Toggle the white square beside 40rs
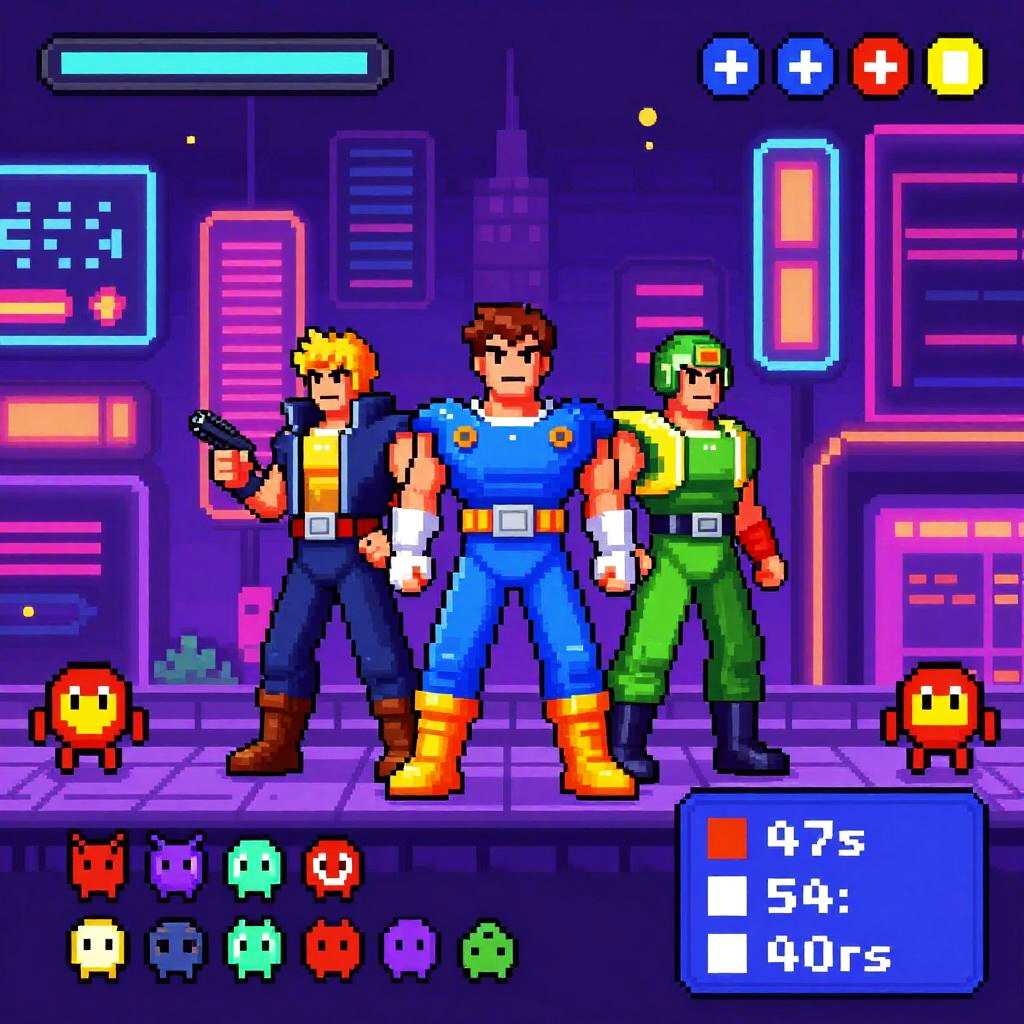This screenshot has height=1024, width=1024. pyautogui.click(x=727, y=952)
